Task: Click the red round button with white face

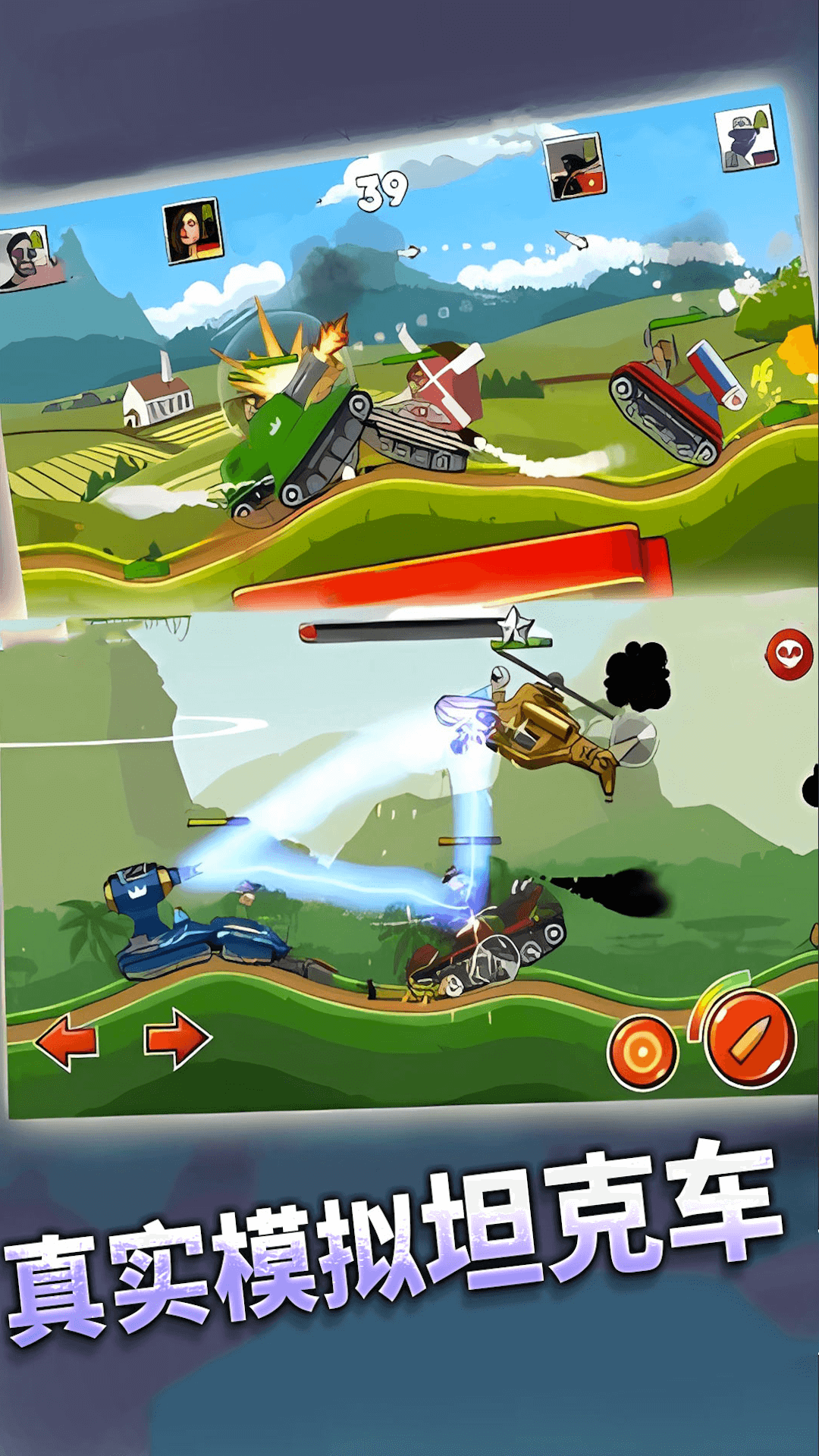Action: (789, 654)
